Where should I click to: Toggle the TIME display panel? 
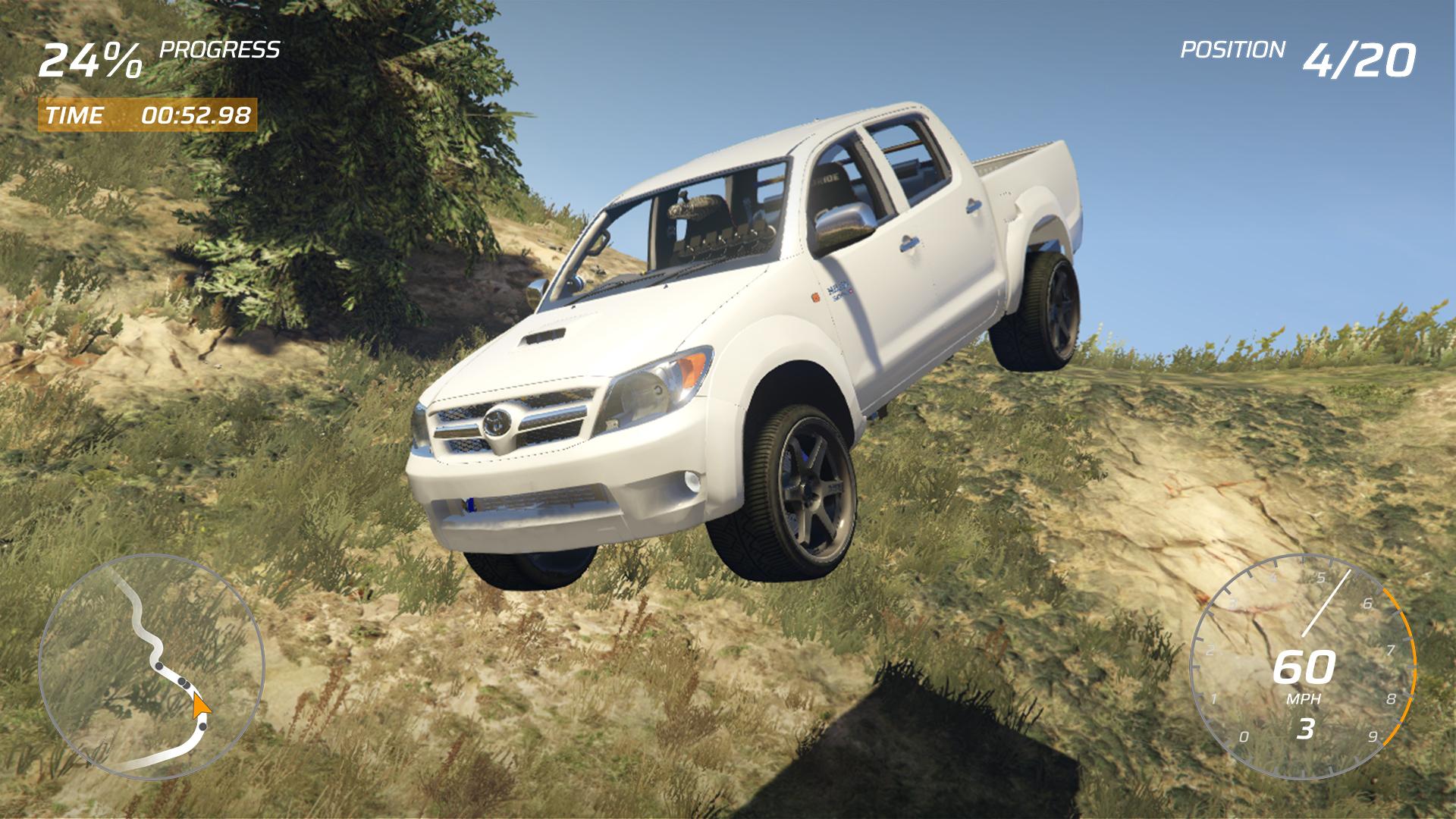click(x=148, y=115)
